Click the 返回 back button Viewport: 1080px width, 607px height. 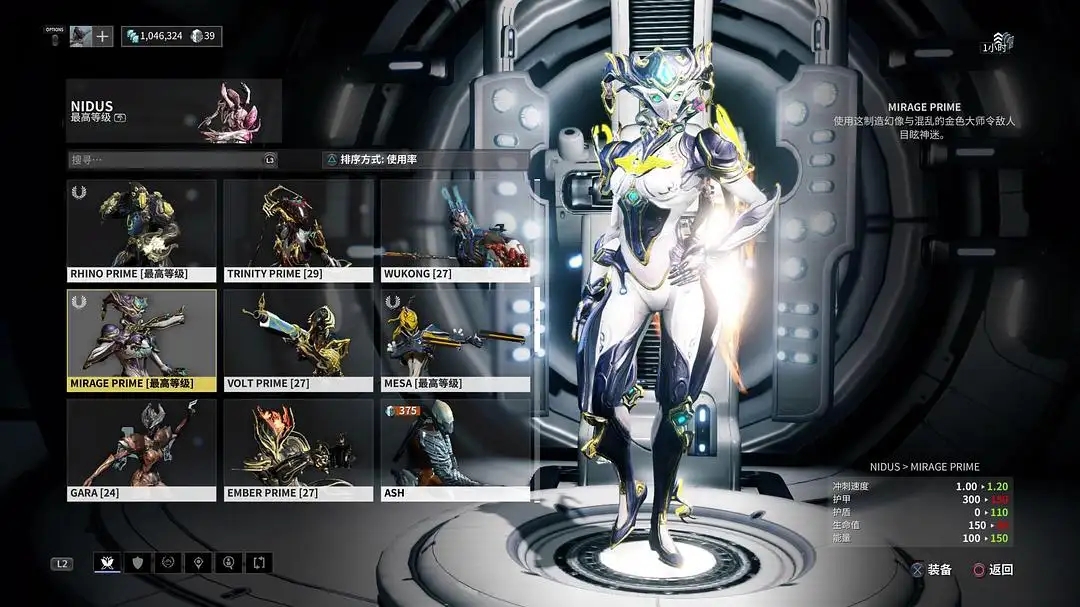point(993,570)
